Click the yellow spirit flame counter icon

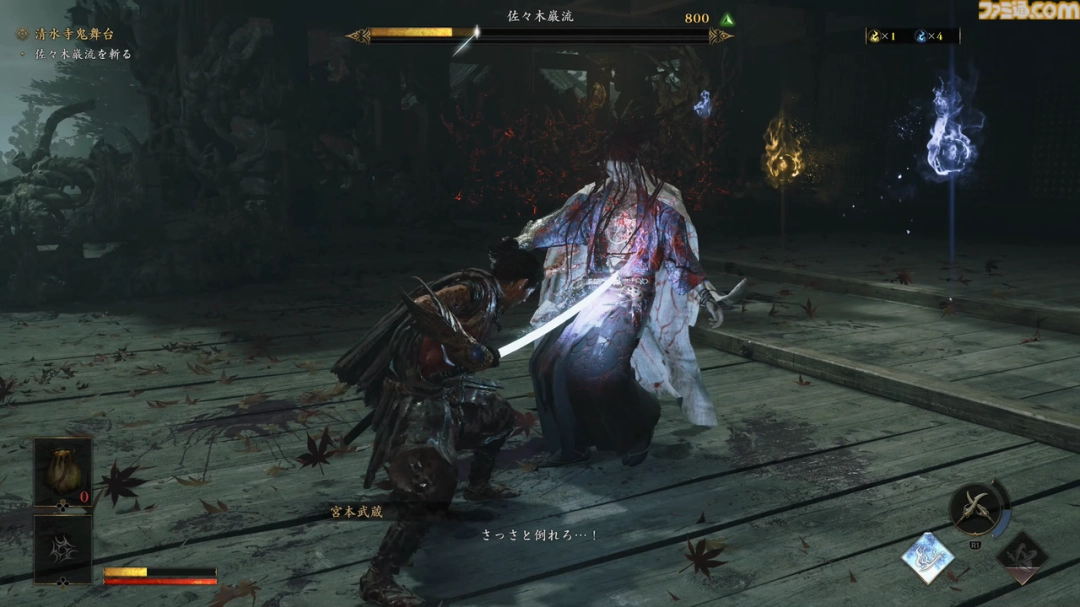click(875, 36)
